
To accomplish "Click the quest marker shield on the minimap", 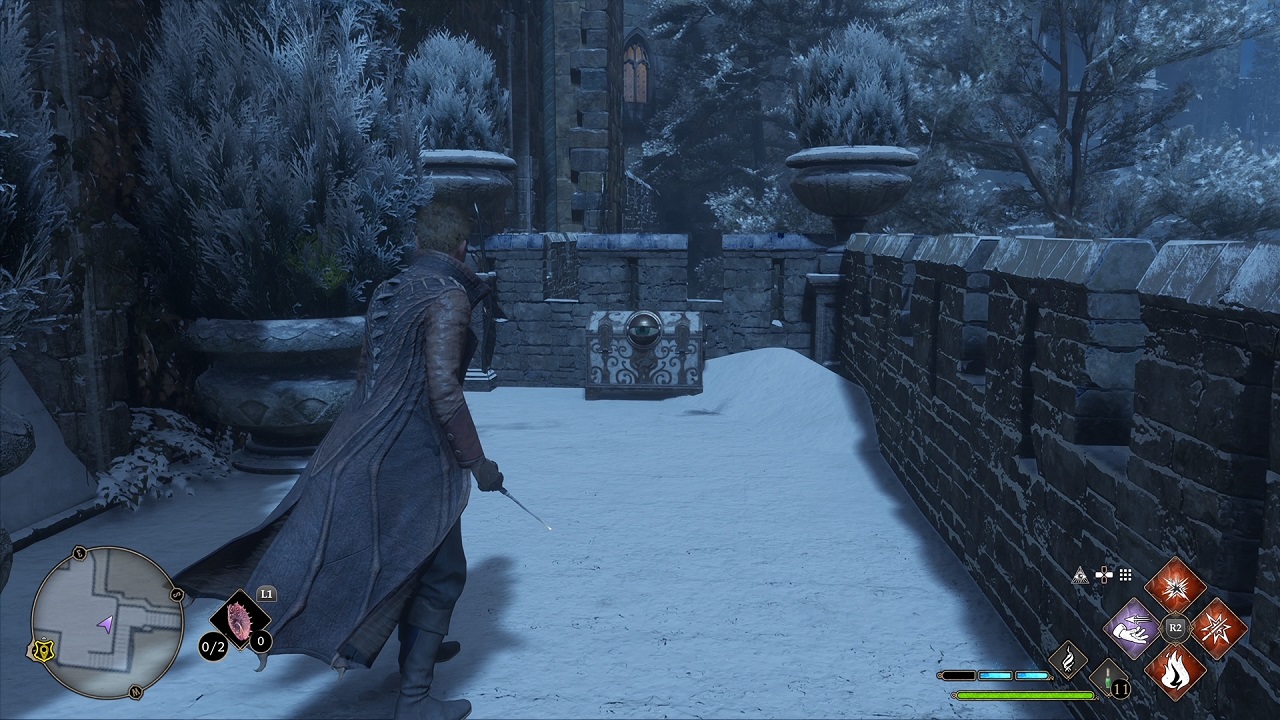I will pyautogui.click(x=43, y=649).
